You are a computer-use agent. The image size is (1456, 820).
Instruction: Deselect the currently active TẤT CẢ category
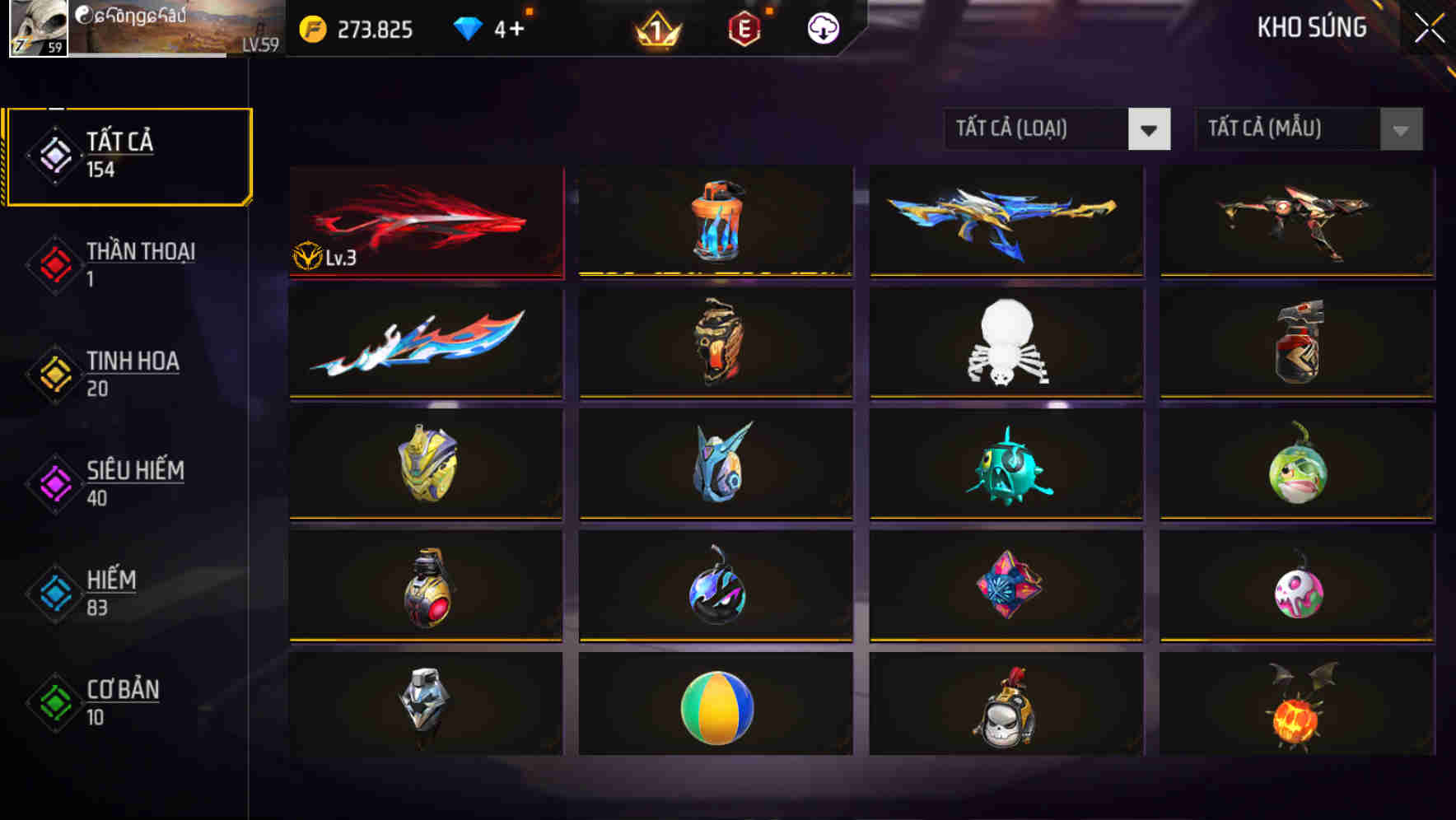pyautogui.click(x=128, y=153)
